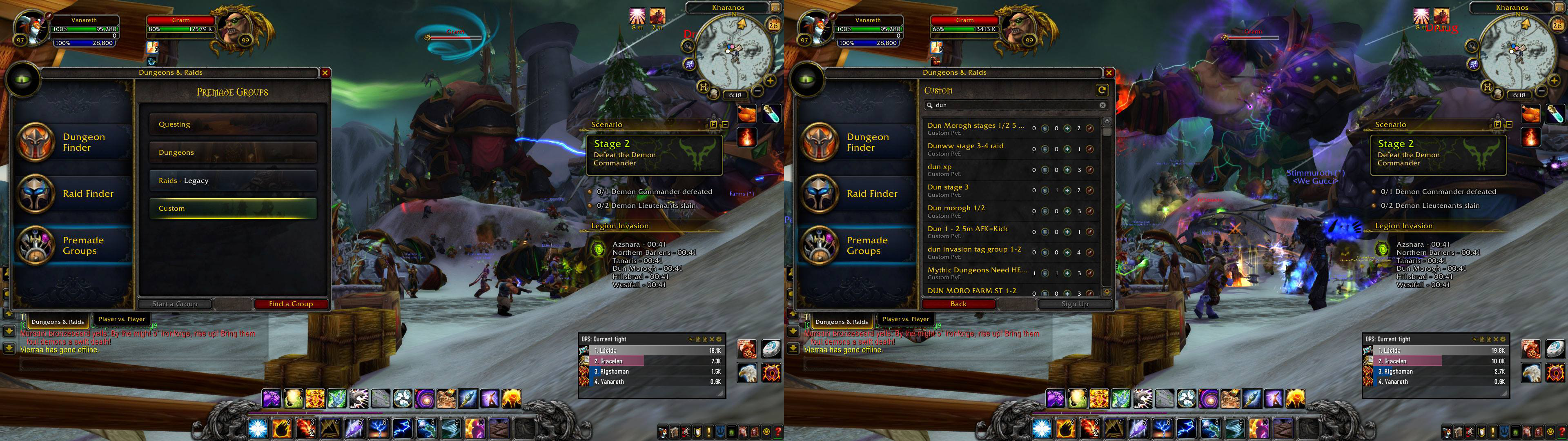1568x441 pixels.
Task: Click the Start a Group button
Action: click(175, 304)
